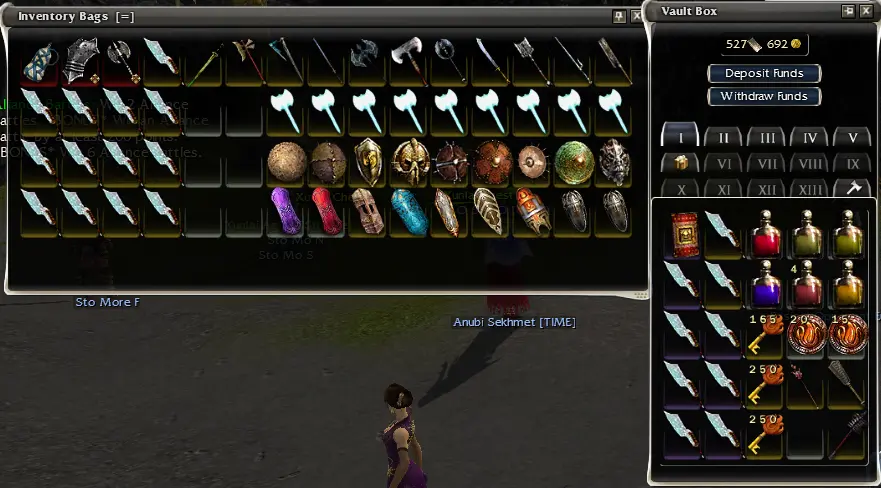Switch to vault tab II
This screenshot has height=488, width=881.
pos(723,138)
